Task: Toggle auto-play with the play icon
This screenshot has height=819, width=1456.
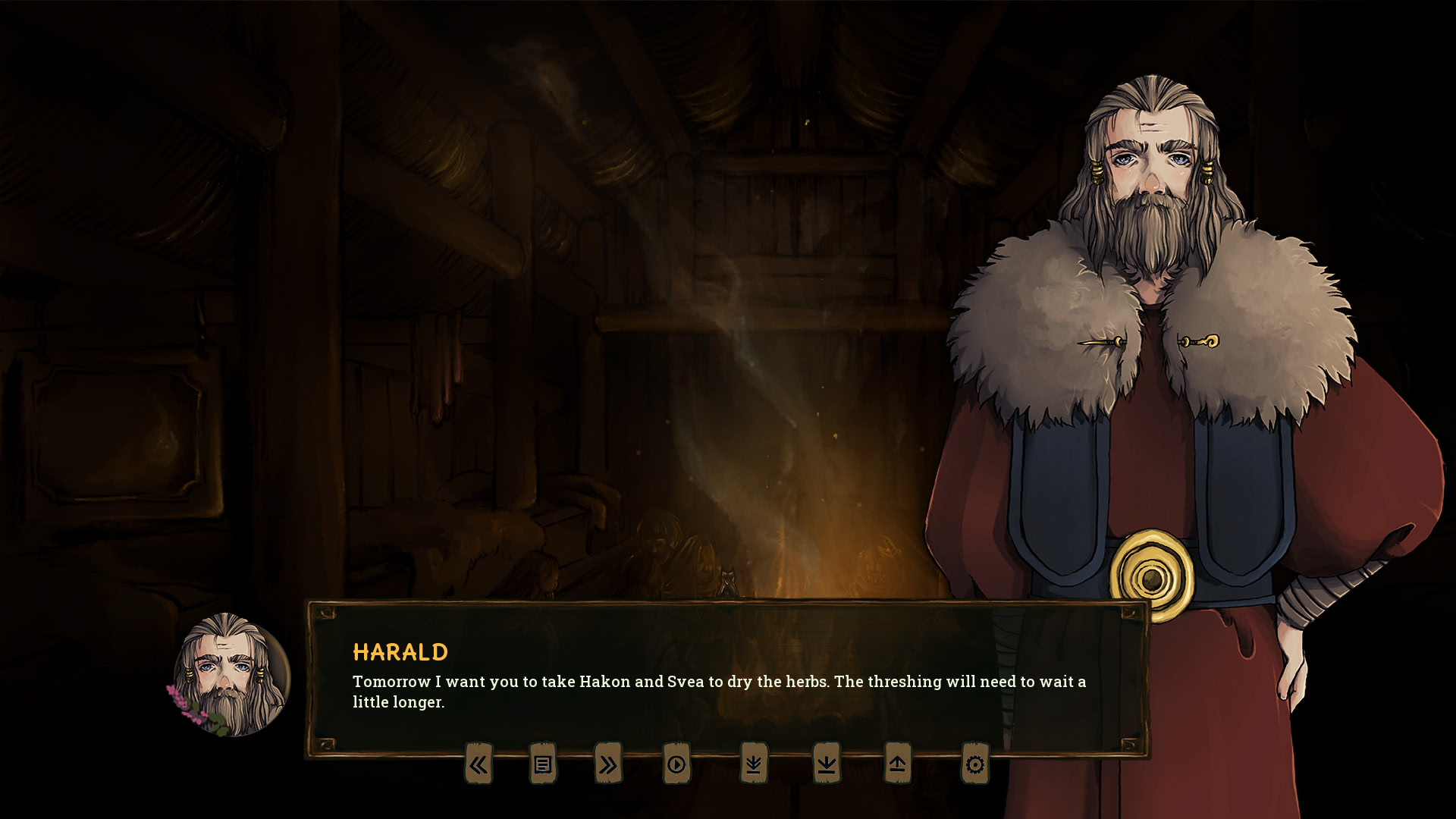Action: pos(676,764)
